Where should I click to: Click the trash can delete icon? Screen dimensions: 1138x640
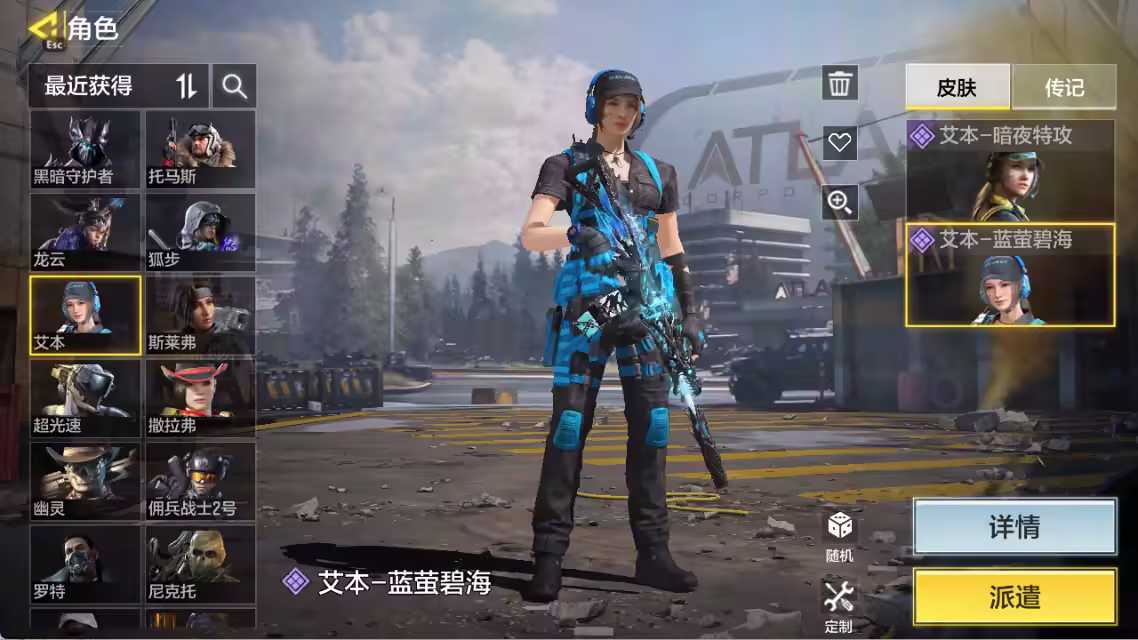(x=840, y=83)
